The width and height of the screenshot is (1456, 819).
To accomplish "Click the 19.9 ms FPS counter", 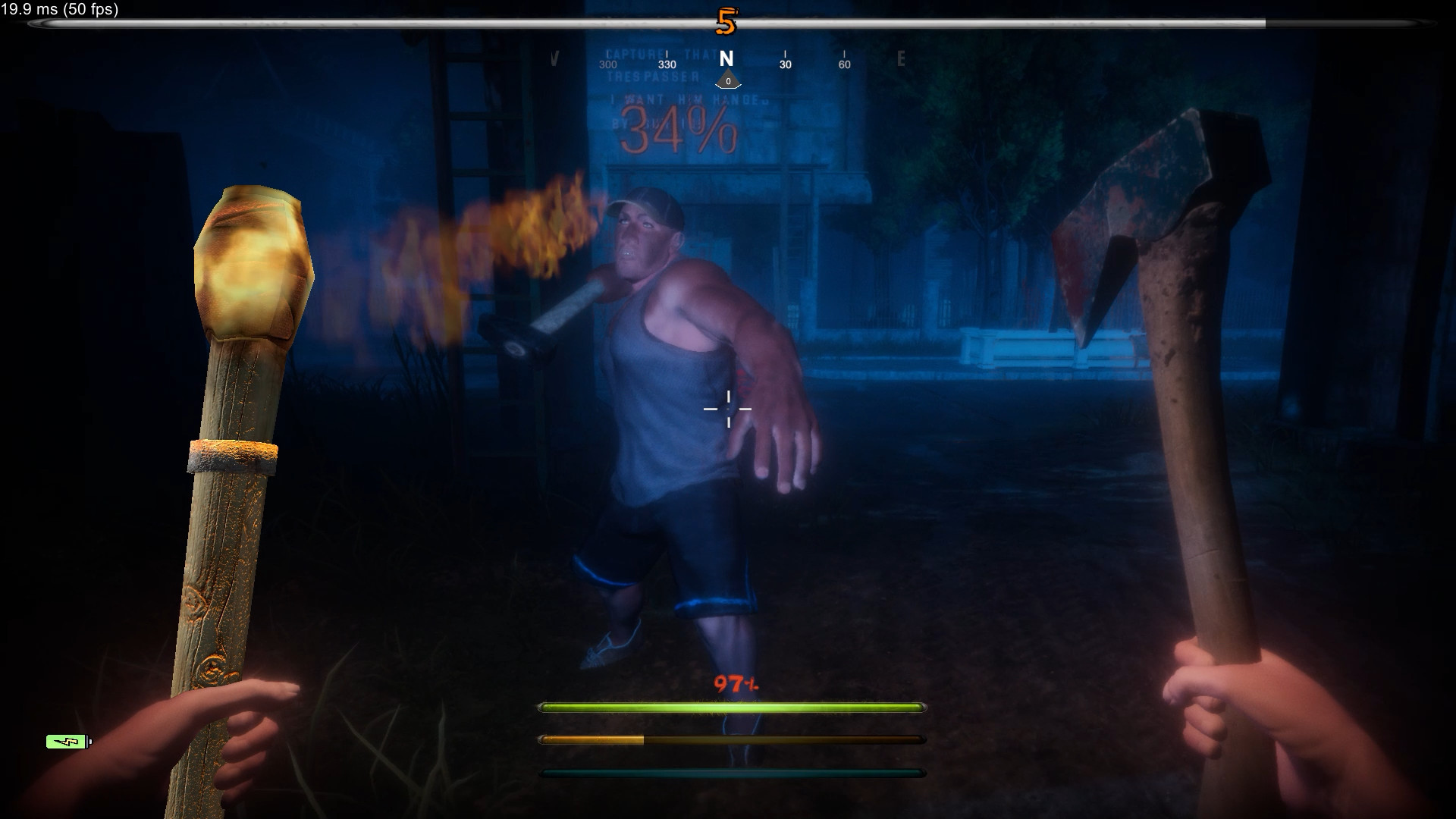I will point(58,11).
